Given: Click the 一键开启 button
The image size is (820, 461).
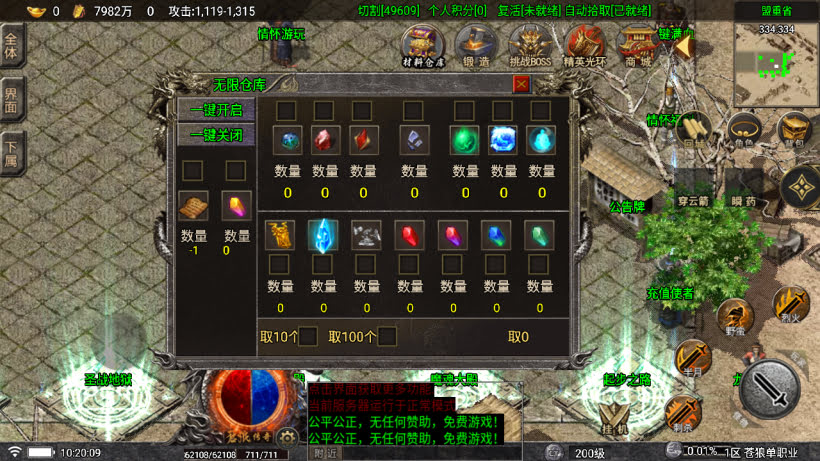Looking at the screenshot, I should pyautogui.click(x=216, y=110).
